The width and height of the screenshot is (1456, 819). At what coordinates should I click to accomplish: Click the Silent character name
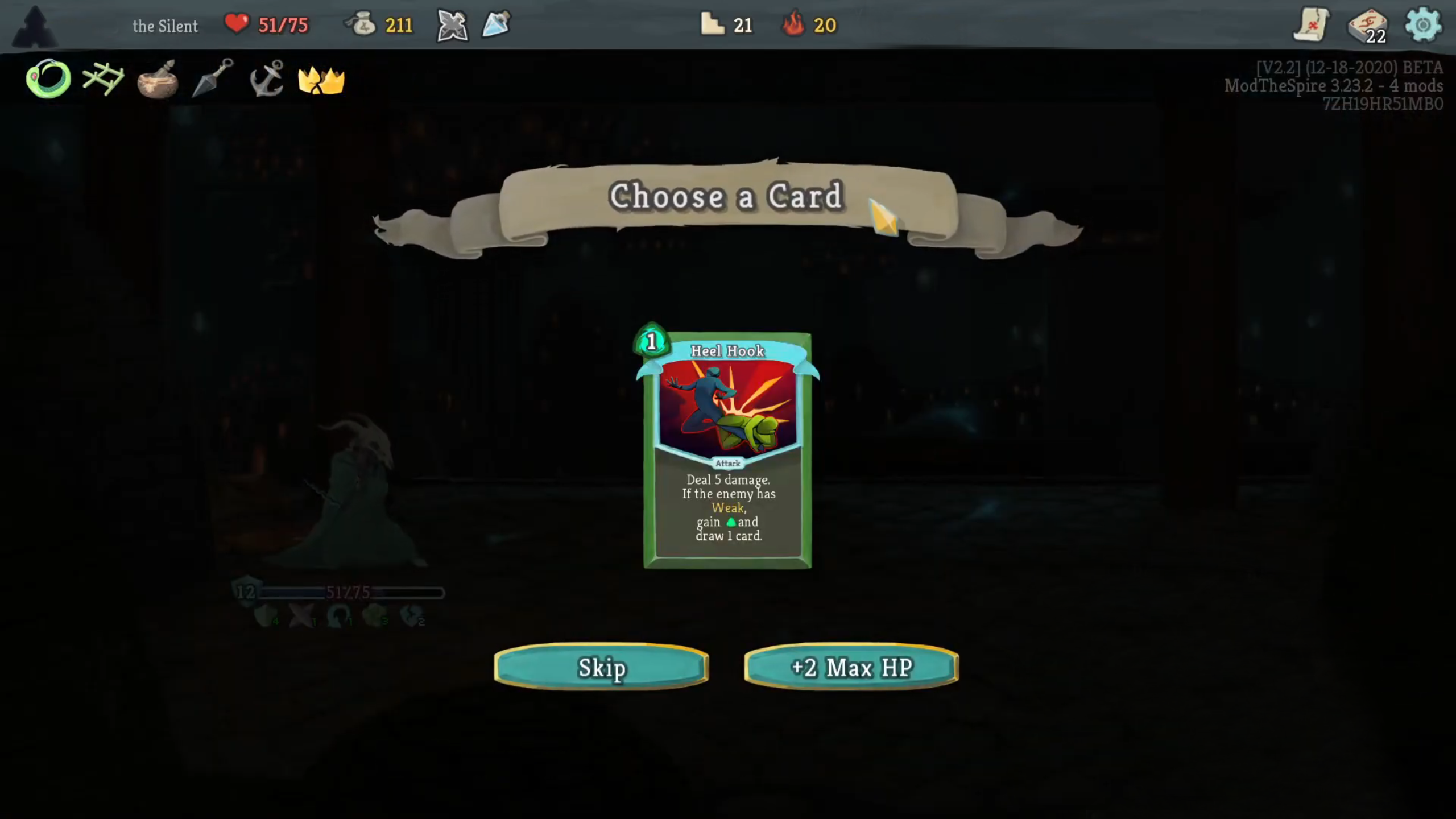pos(166,26)
